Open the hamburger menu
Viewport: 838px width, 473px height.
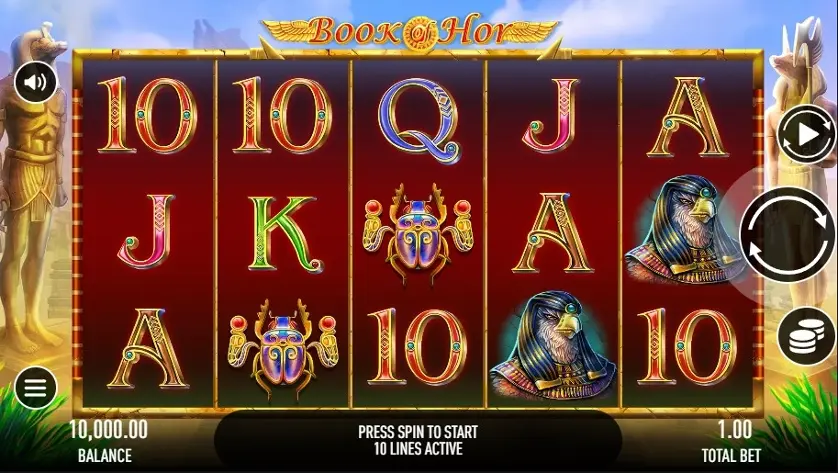coord(35,388)
